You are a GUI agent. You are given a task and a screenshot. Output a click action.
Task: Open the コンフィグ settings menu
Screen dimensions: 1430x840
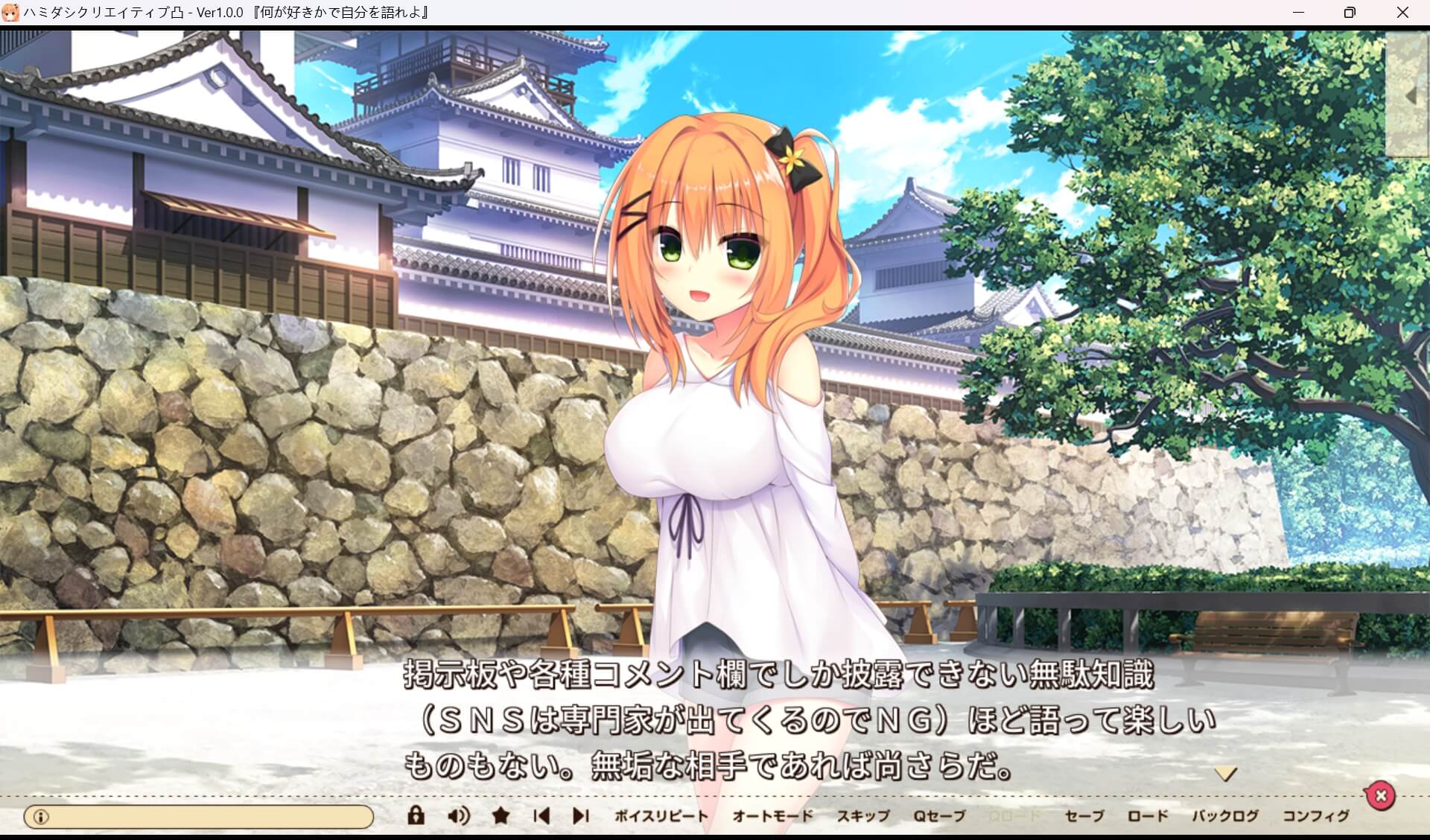[1318, 816]
